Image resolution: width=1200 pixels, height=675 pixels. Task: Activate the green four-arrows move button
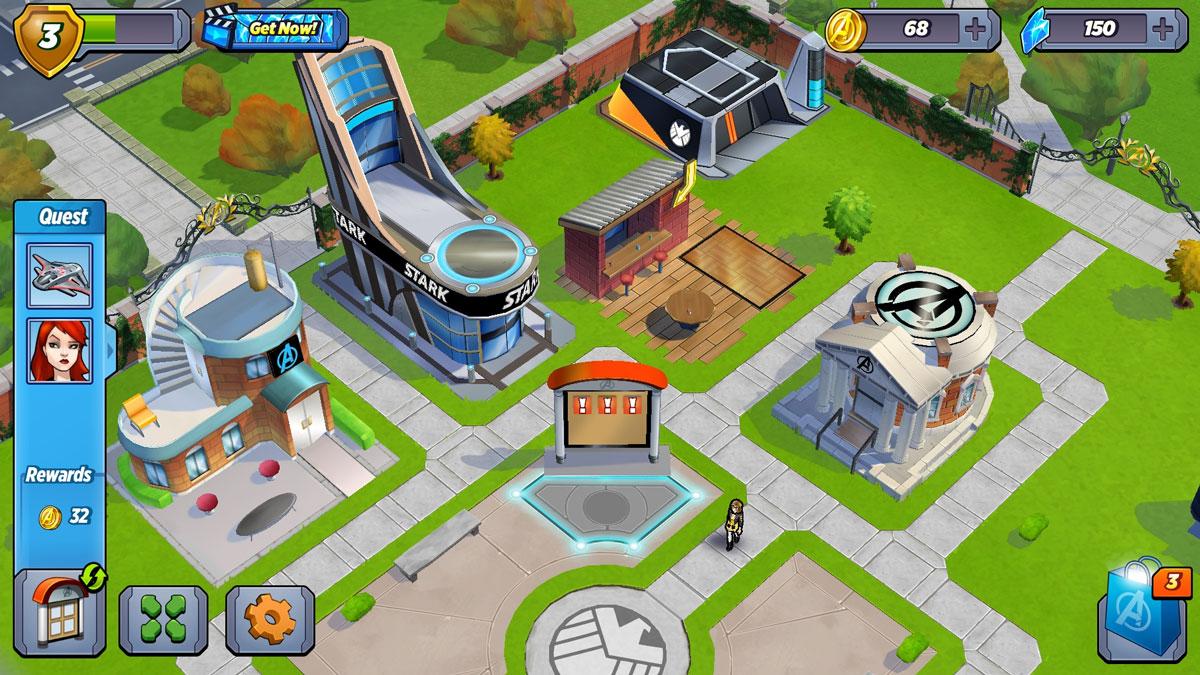click(163, 620)
